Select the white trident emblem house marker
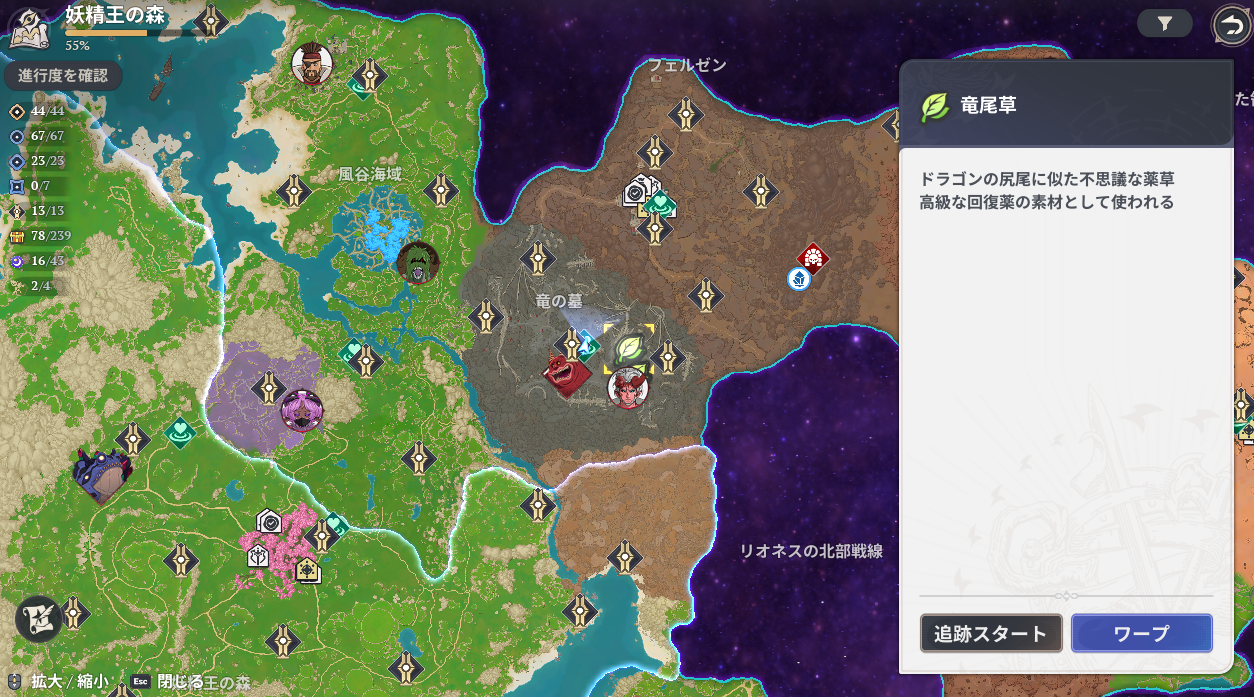Viewport: 1254px width, 697px height. [x=258, y=555]
